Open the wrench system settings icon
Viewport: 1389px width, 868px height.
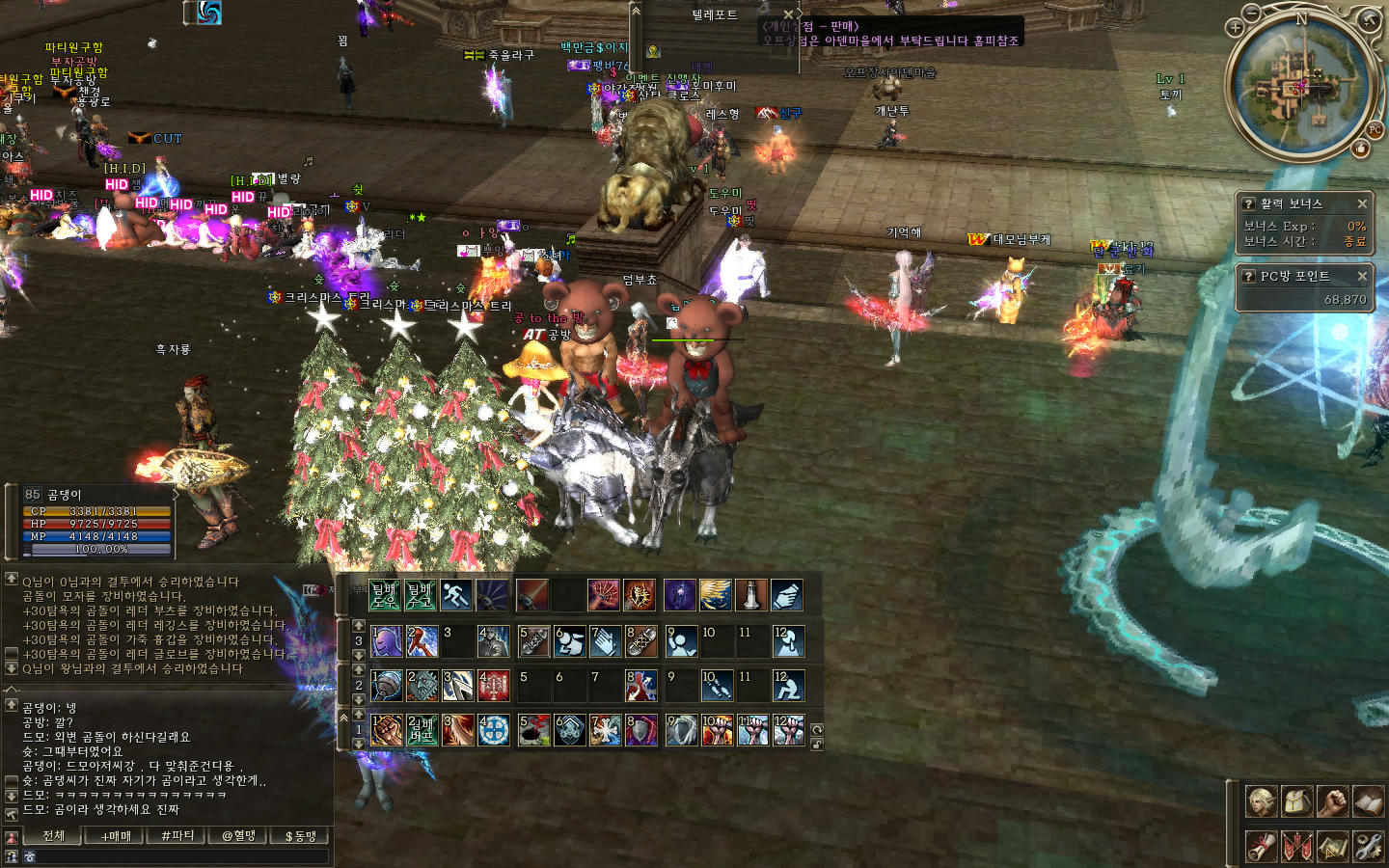[1368, 846]
